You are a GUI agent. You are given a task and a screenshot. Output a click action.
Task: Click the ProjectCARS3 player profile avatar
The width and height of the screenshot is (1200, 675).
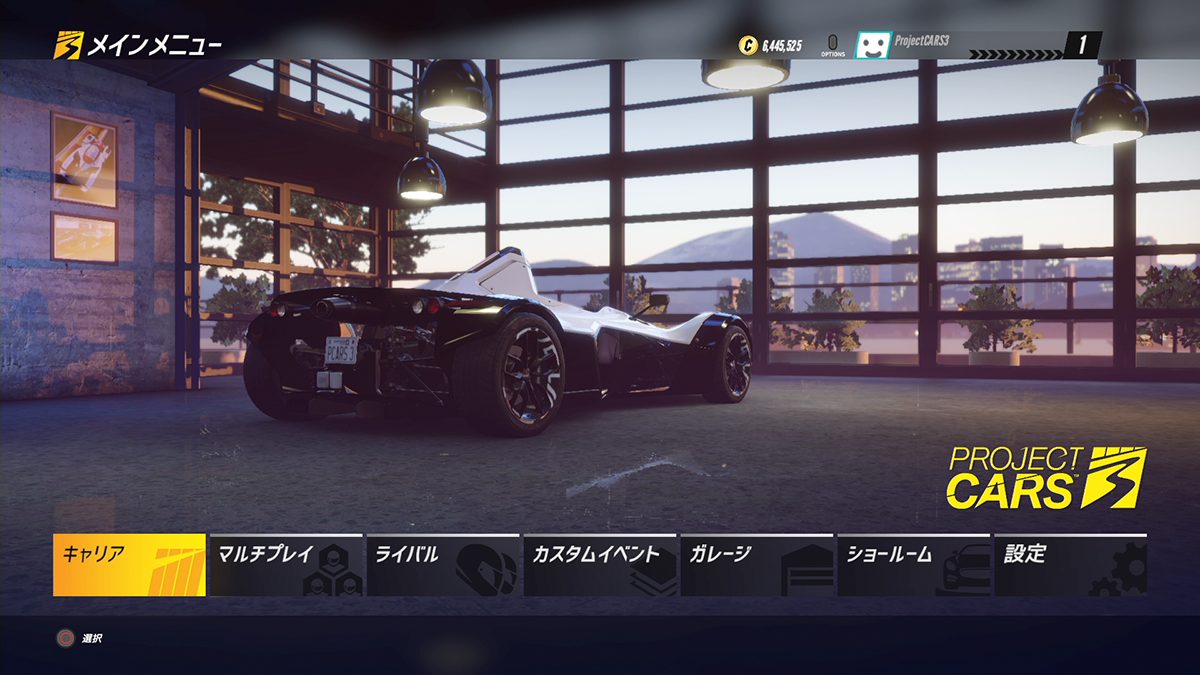coord(872,45)
